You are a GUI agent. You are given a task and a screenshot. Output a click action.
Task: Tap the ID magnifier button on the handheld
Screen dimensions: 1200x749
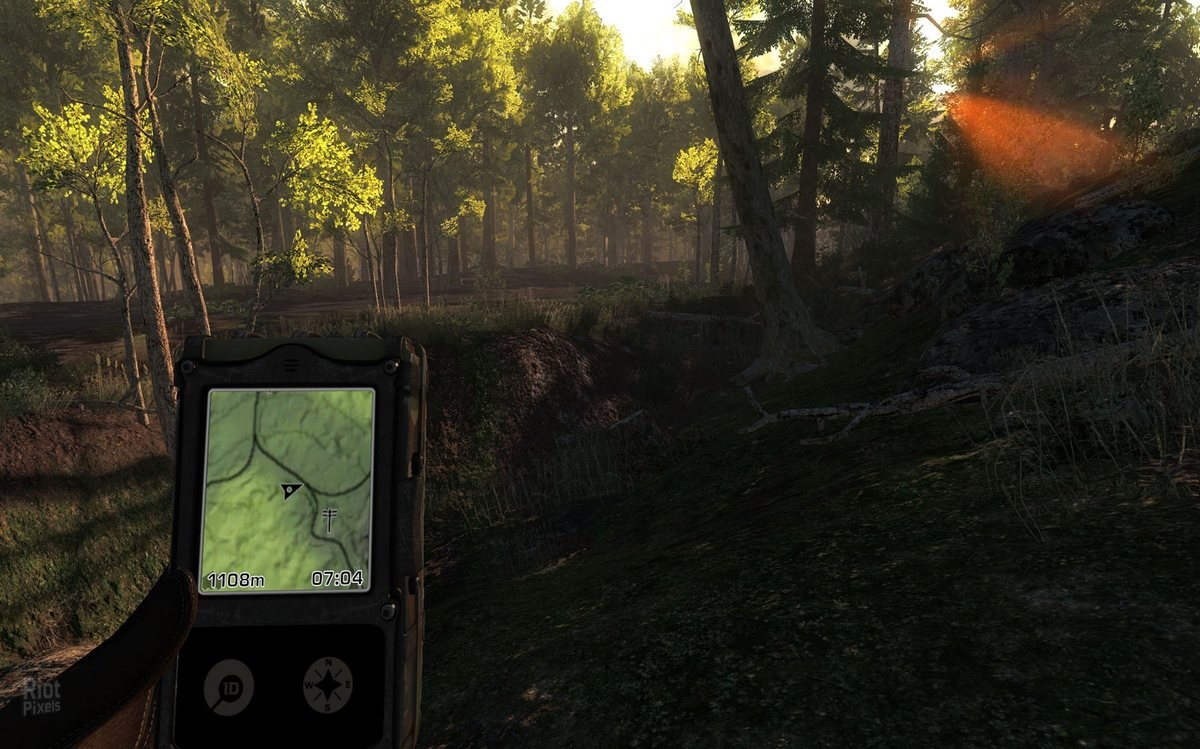click(x=229, y=687)
